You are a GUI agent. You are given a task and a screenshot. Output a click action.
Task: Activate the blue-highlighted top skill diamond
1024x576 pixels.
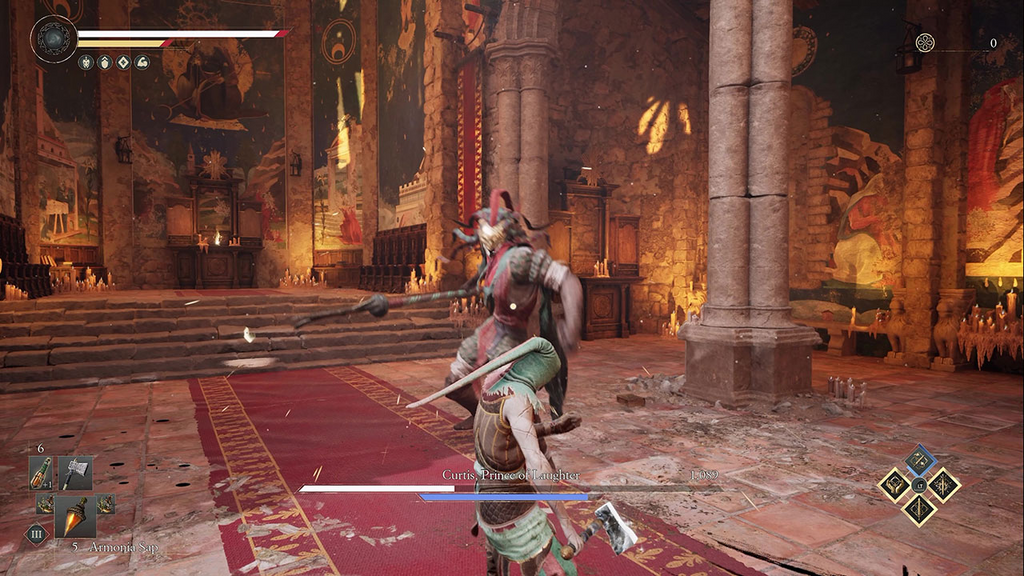[919, 460]
